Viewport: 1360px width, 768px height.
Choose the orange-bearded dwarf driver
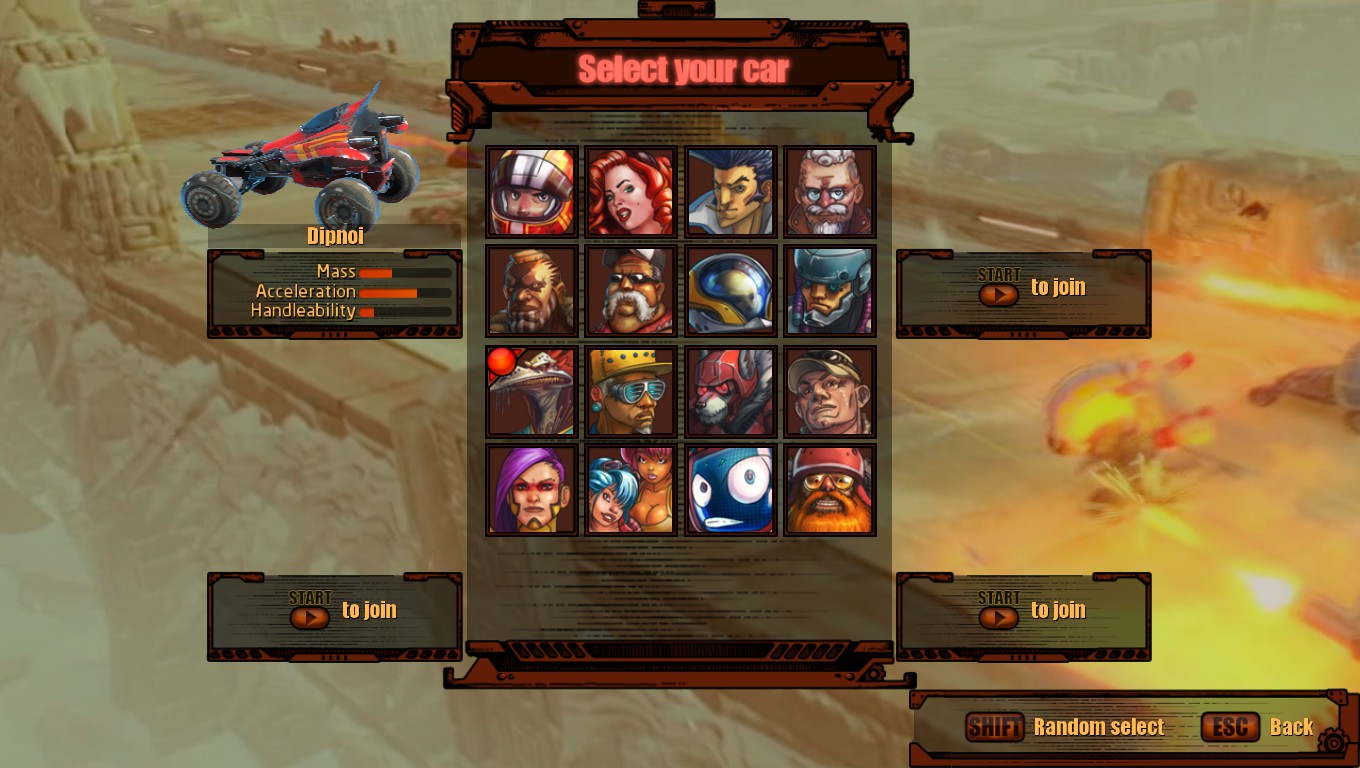tap(830, 490)
